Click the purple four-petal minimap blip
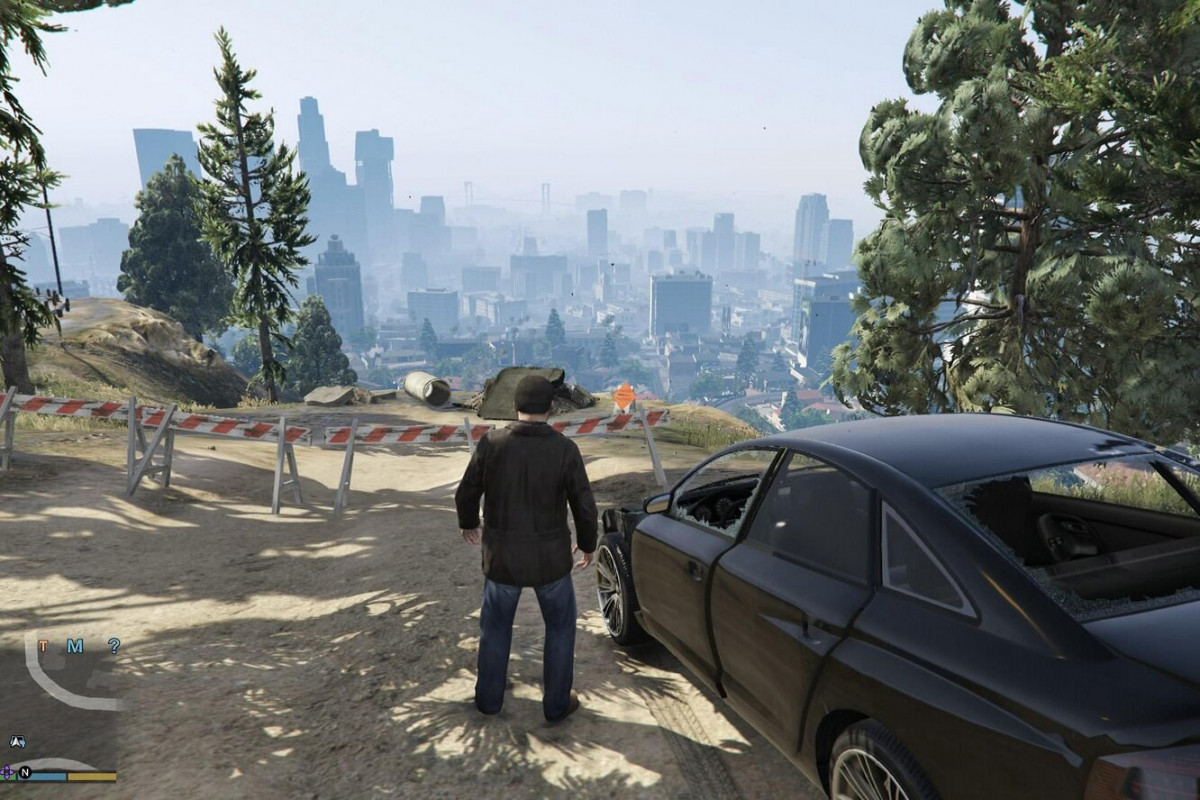Screen dimensions: 1200x800 click(x=8, y=772)
